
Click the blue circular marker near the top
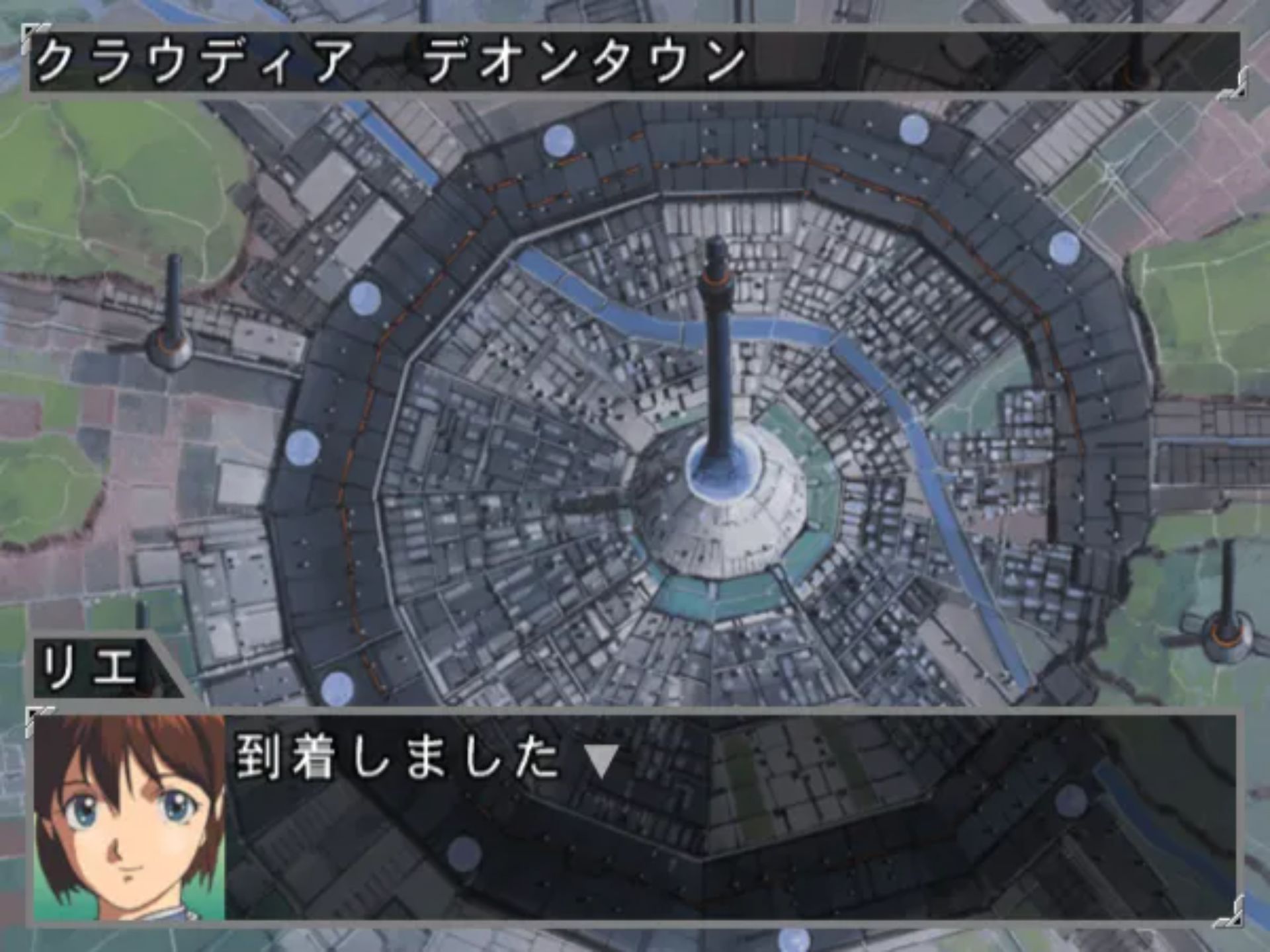coord(559,142)
